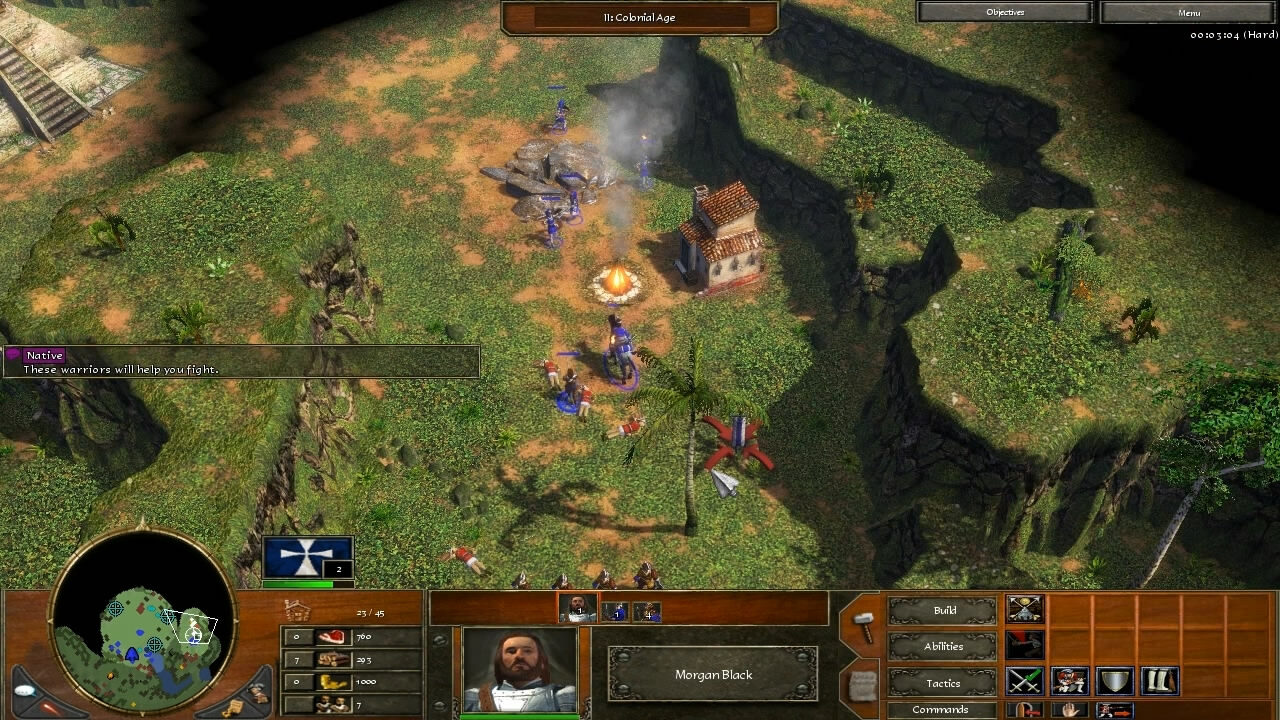Click the scroll icon below the minimap

tap(234, 706)
